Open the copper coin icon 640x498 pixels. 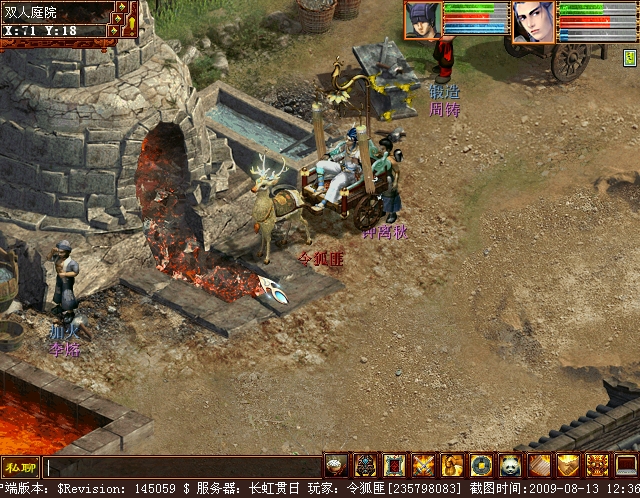482,465
